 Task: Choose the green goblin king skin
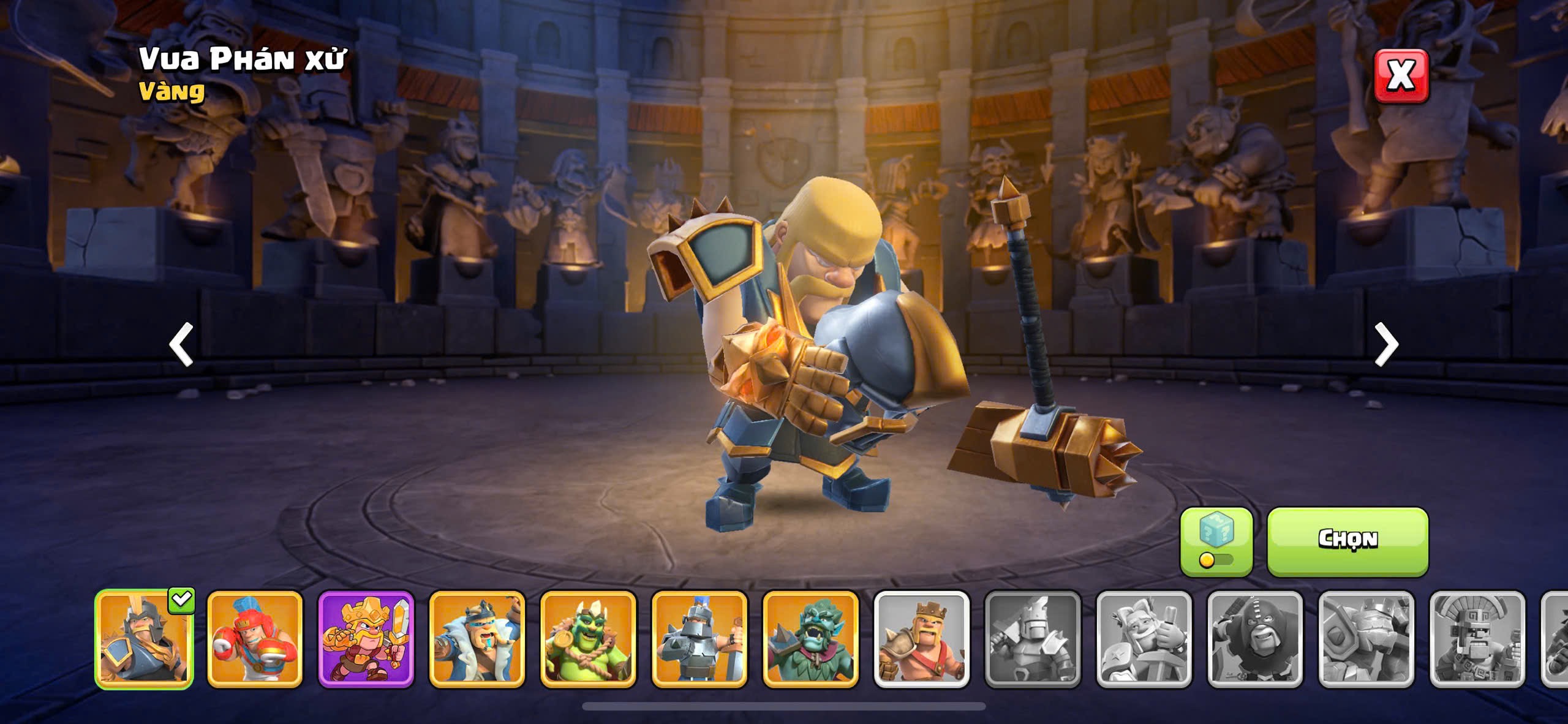click(x=588, y=639)
